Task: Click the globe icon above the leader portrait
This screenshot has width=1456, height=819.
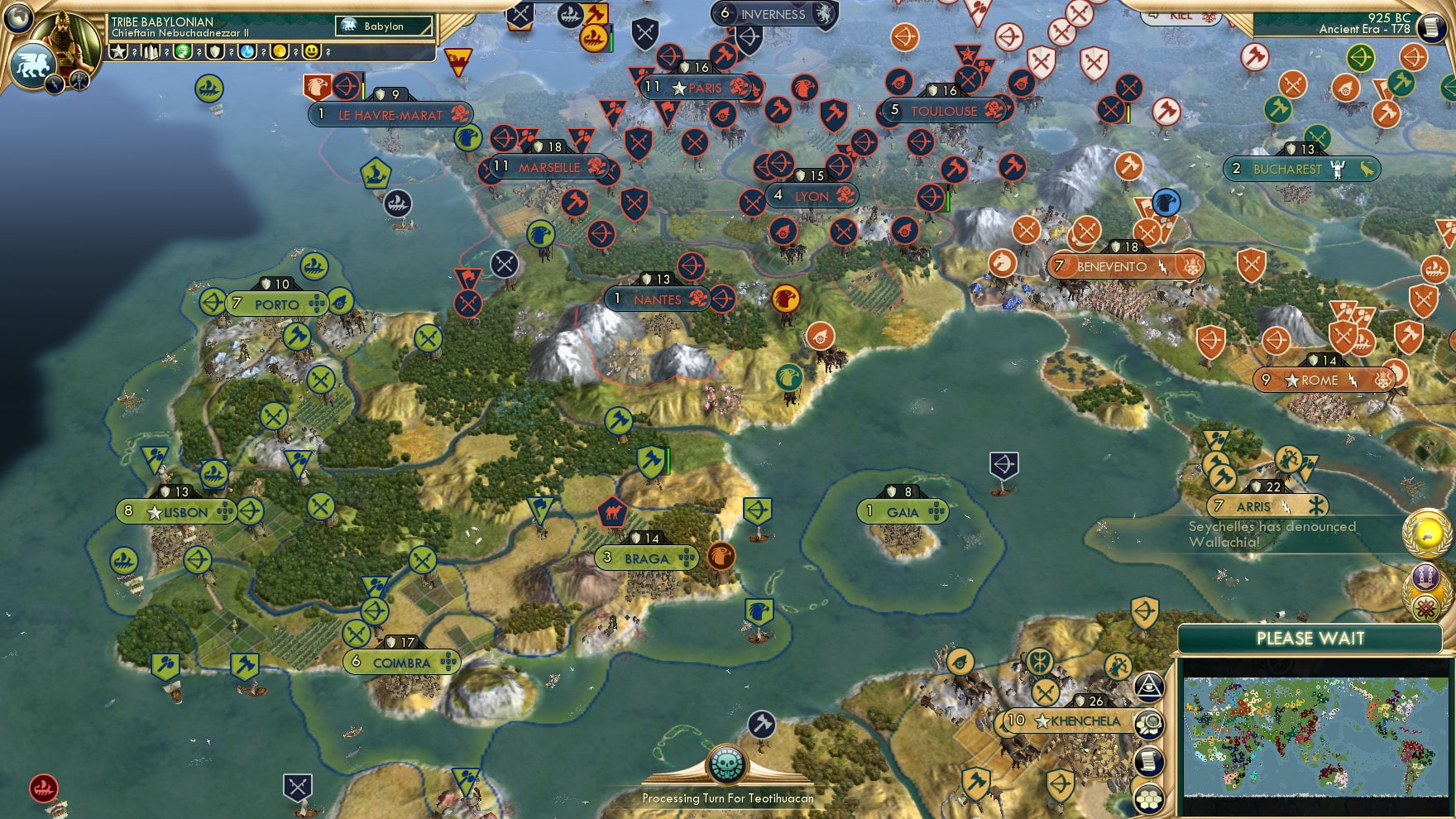Action: pyautogui.click(x=17, y=17)
